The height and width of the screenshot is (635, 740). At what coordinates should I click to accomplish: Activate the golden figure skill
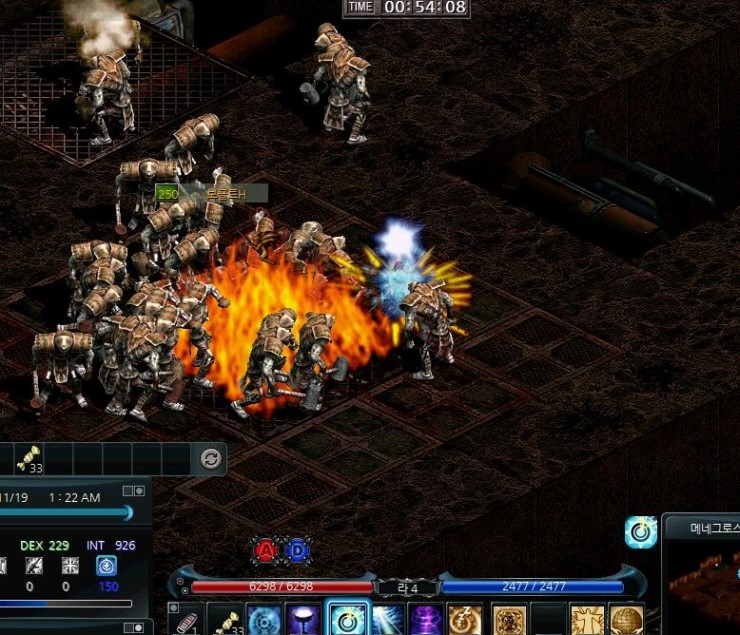(587, 621)
